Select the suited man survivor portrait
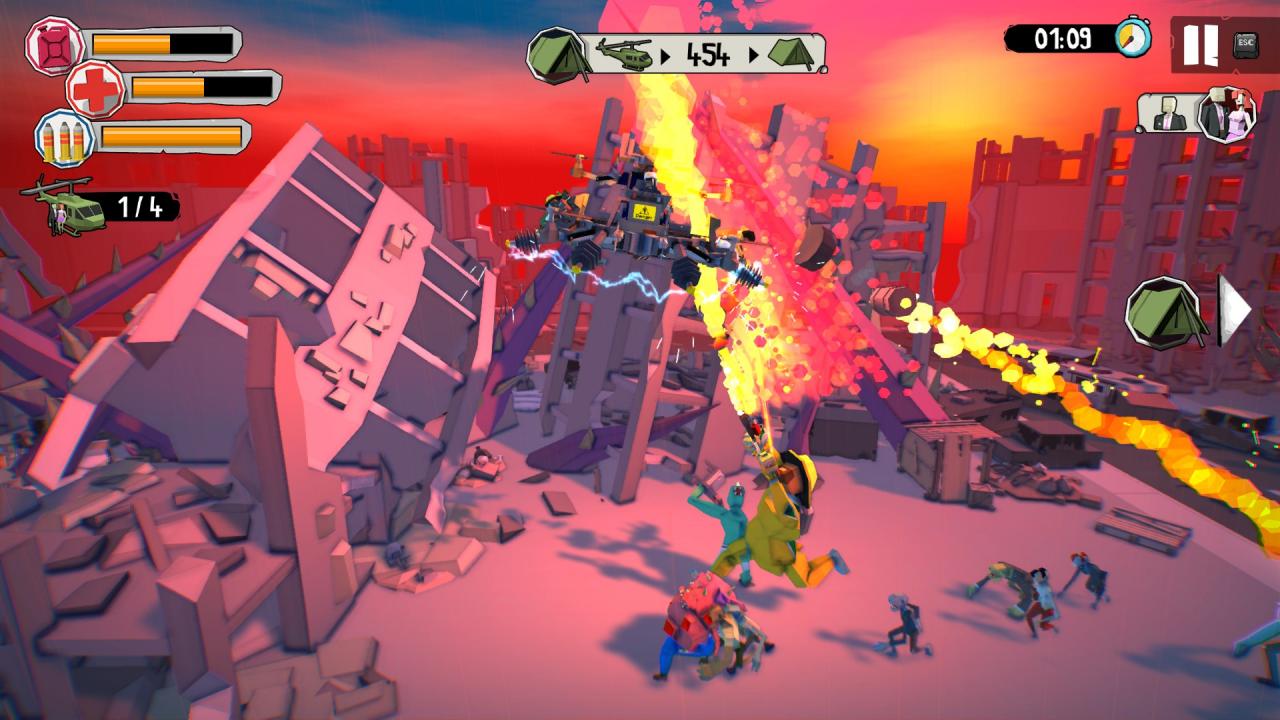1280x720 pixels. pyautogui.click(x=1168, y=115)
